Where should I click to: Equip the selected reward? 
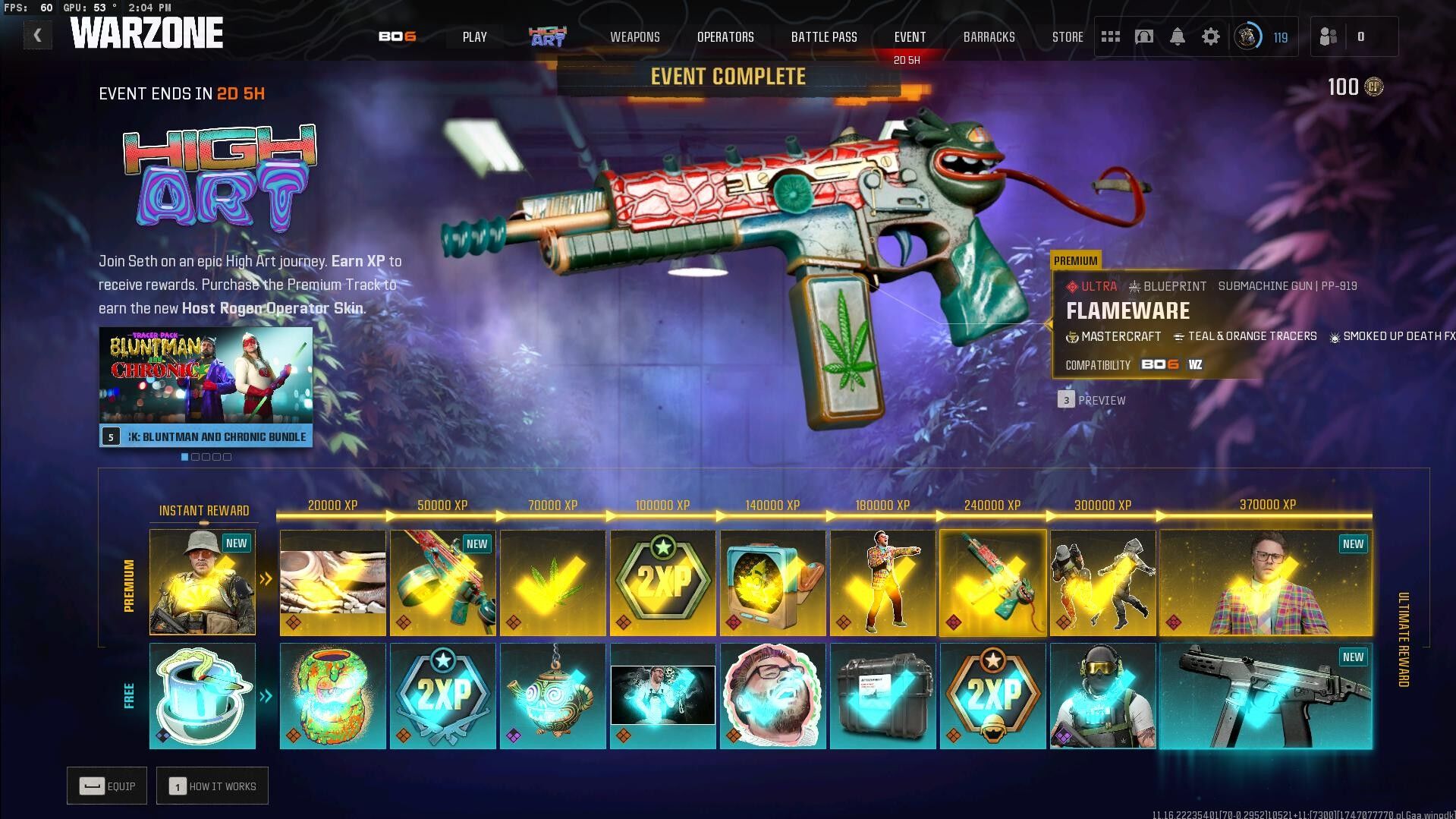point(107,786)
